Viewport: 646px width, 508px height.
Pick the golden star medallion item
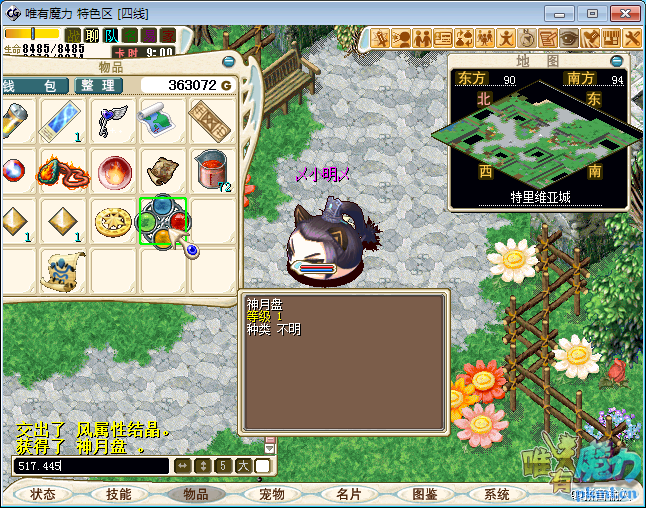pos(113,221)
